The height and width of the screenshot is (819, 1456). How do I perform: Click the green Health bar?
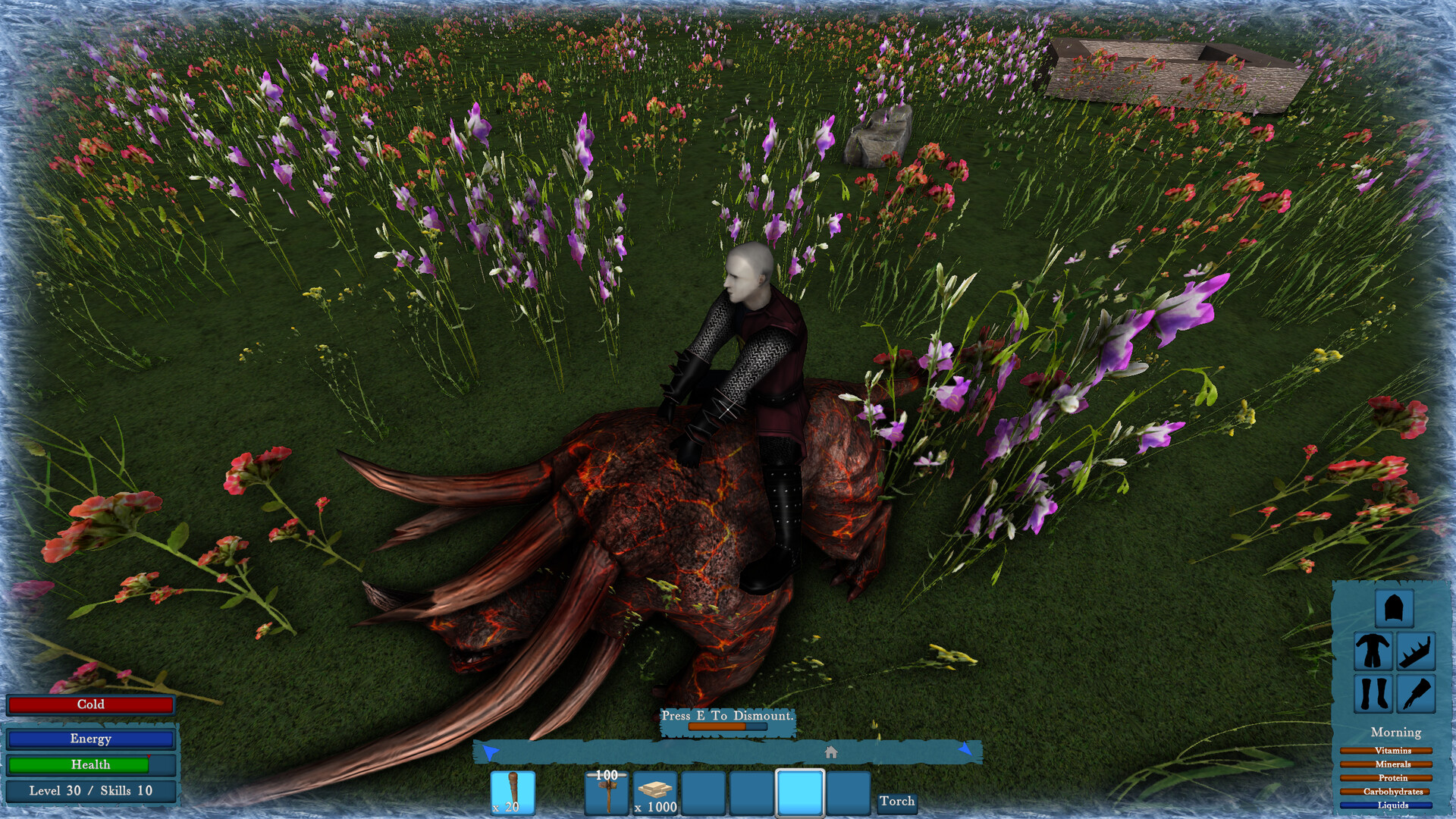[90, 764]
